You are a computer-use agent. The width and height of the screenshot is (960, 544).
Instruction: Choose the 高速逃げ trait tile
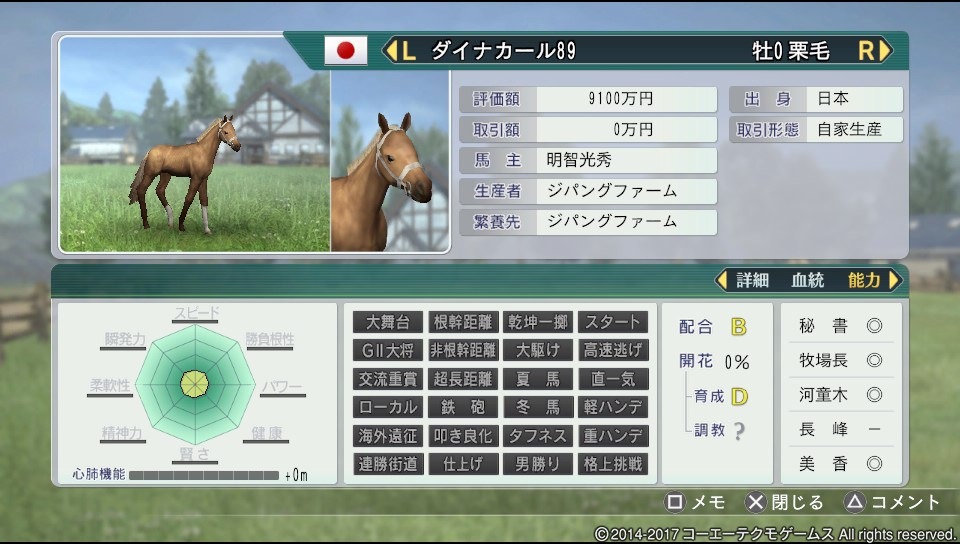613,350
